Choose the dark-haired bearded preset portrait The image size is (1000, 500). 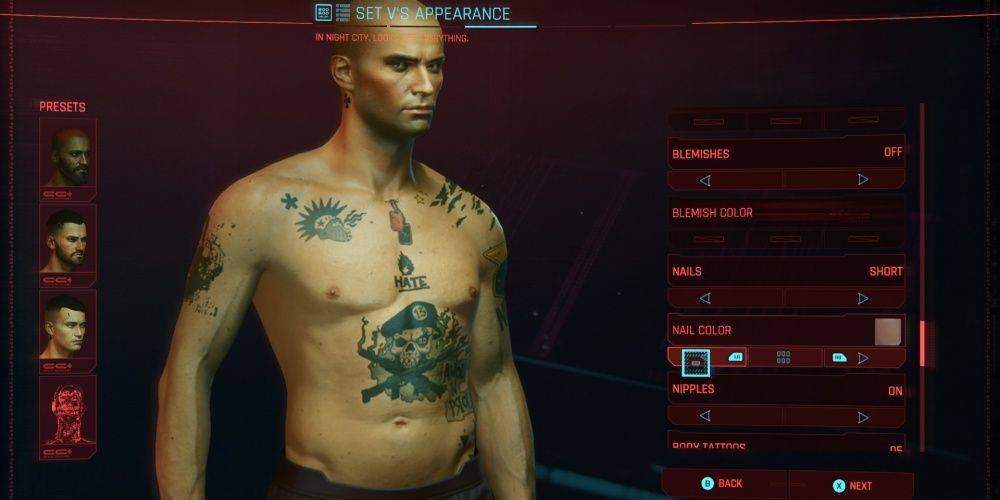(67, 242)
